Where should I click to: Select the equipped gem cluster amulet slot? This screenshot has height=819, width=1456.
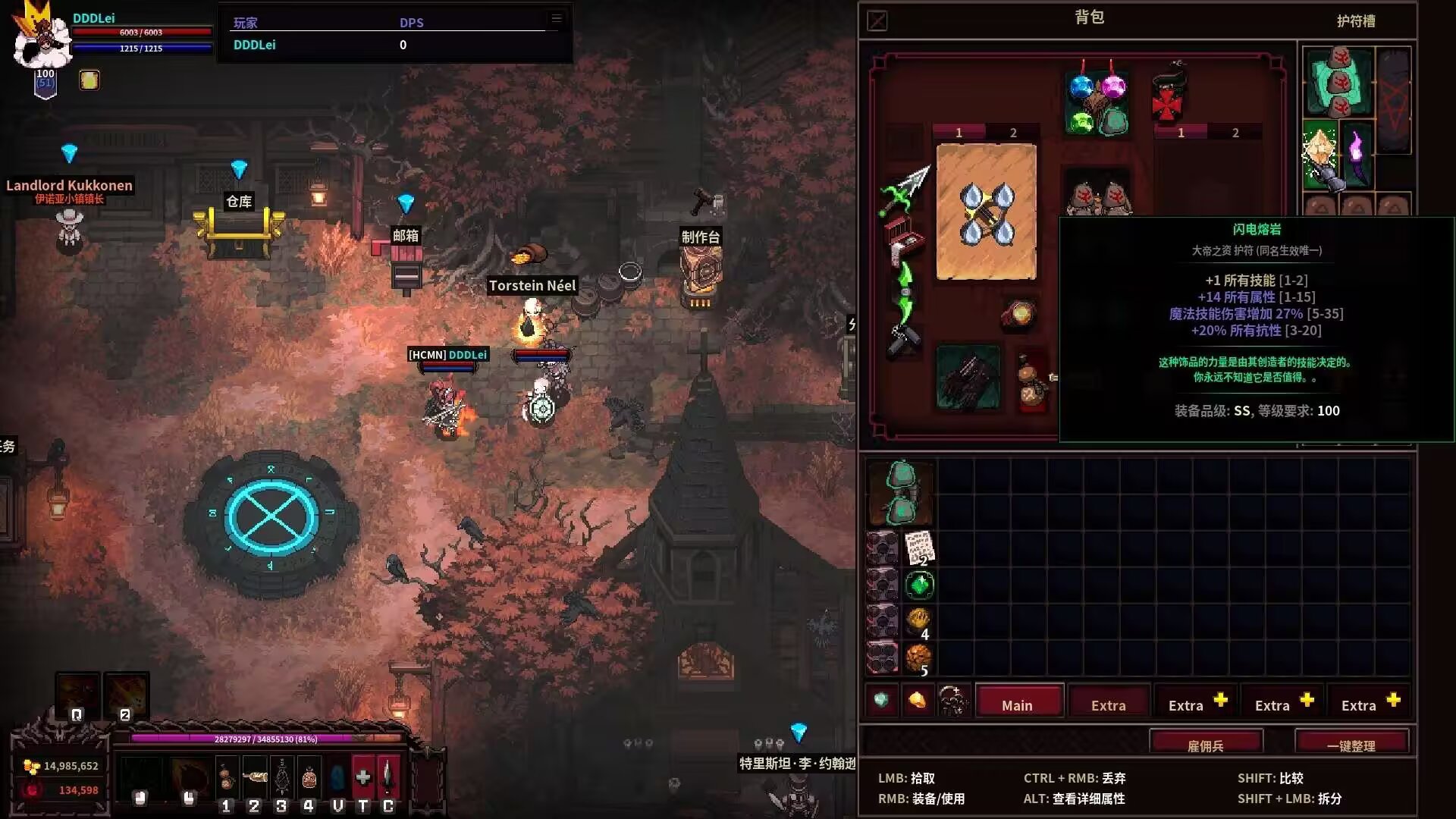(1097, 102)
